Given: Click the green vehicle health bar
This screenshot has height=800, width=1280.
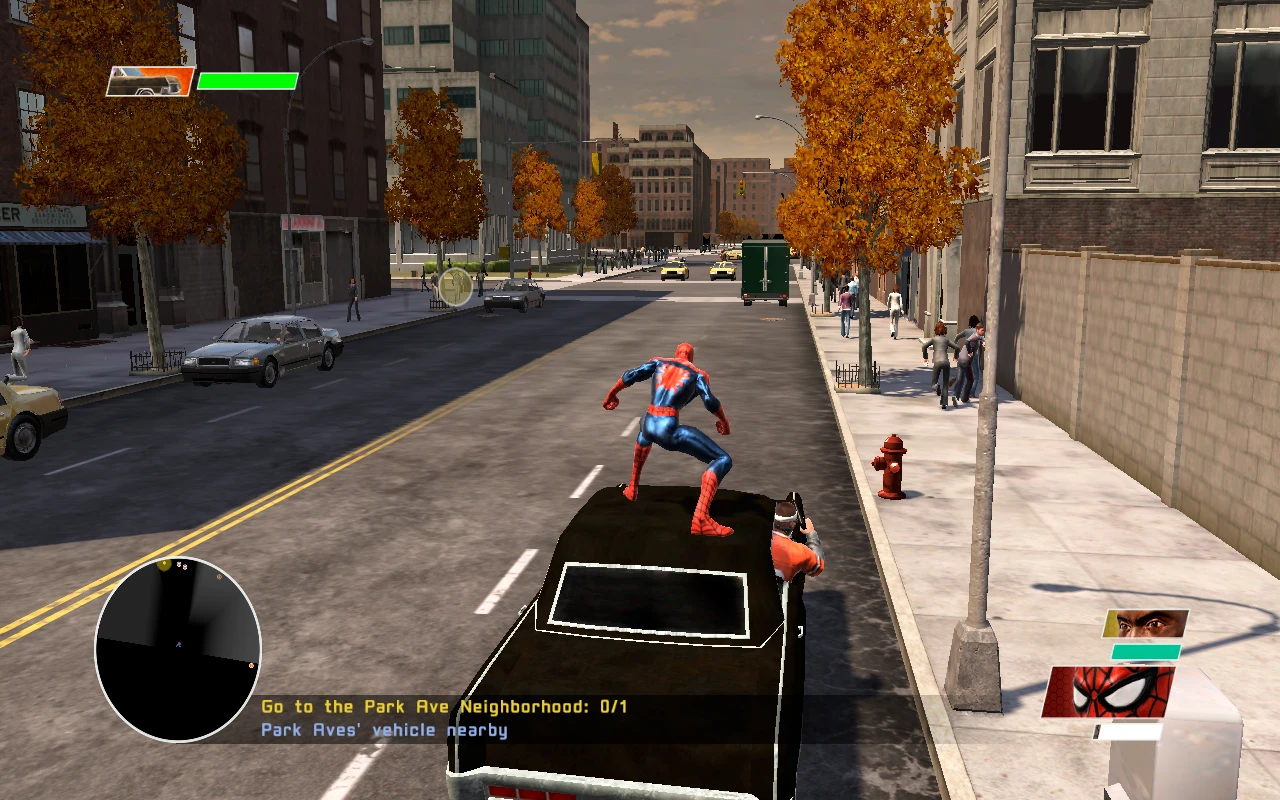Looking at the screenshot, I should point(248,81).
